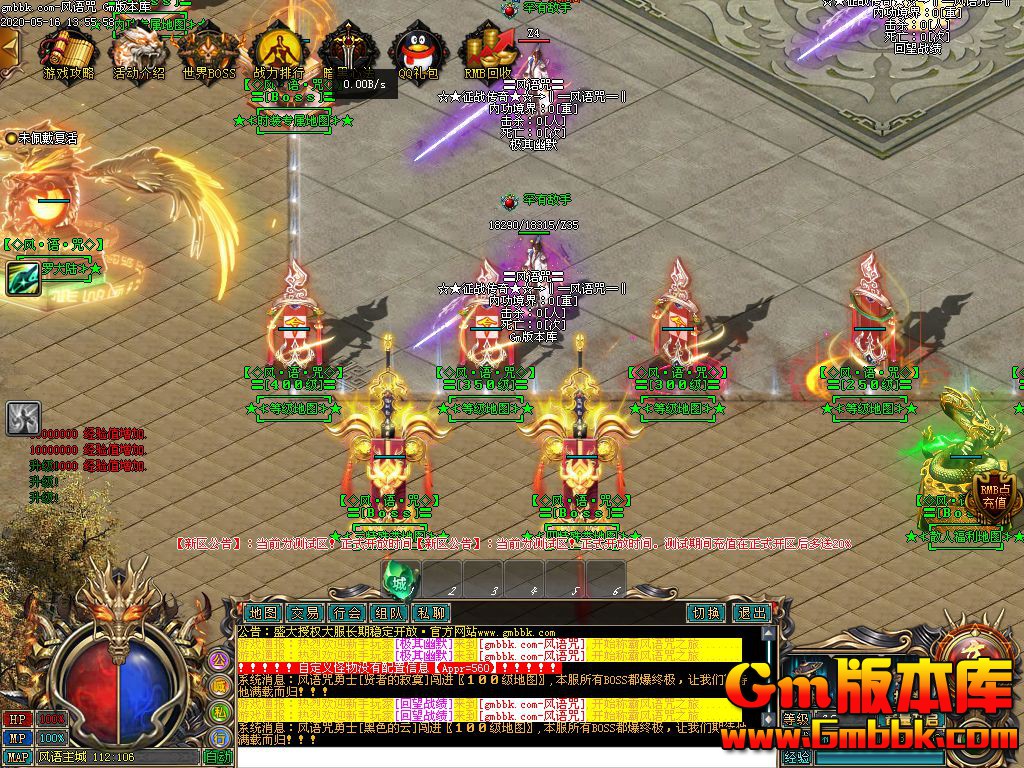Image resolution: width=1024 pixels, height=768 pixels.
Task: Open the 行会 guild button
Action: (347, 612)
